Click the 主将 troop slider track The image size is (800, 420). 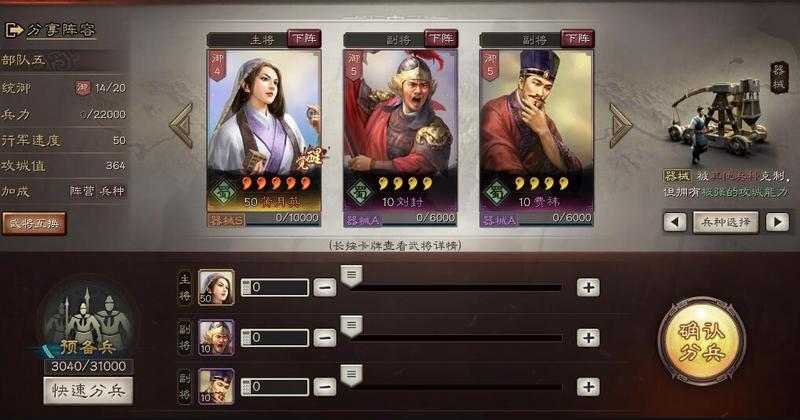point(460,288)
